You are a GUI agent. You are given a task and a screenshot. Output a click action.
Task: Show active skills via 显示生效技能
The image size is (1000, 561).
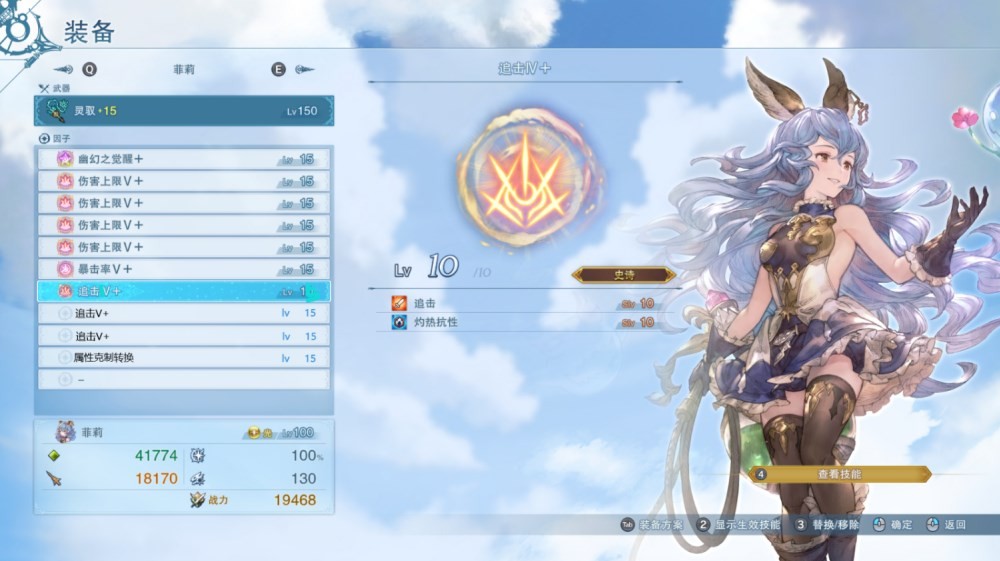[x=740, y=524]
